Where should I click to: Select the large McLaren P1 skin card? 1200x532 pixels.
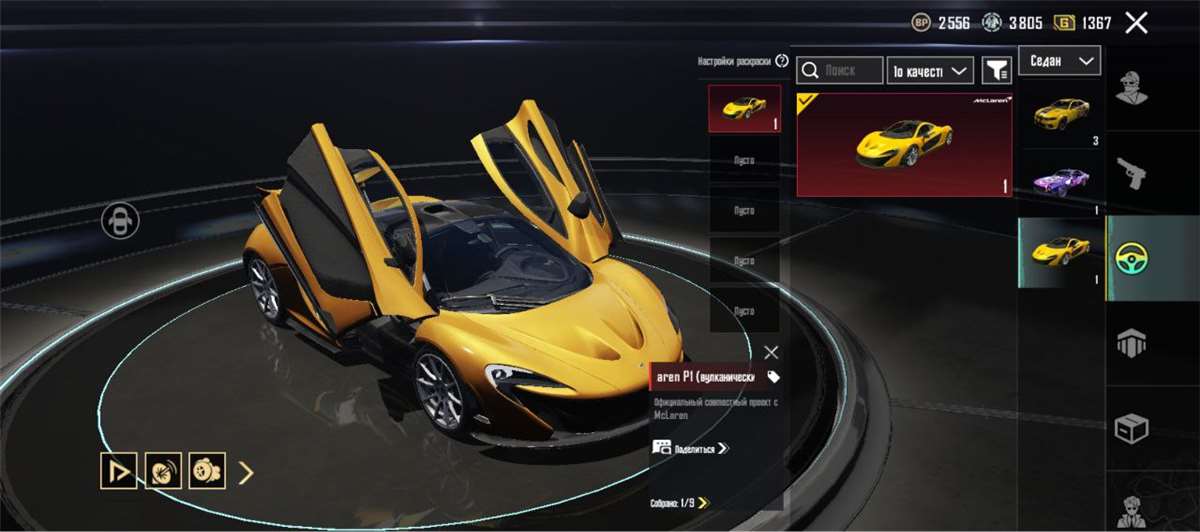click(x=904, y=145)
